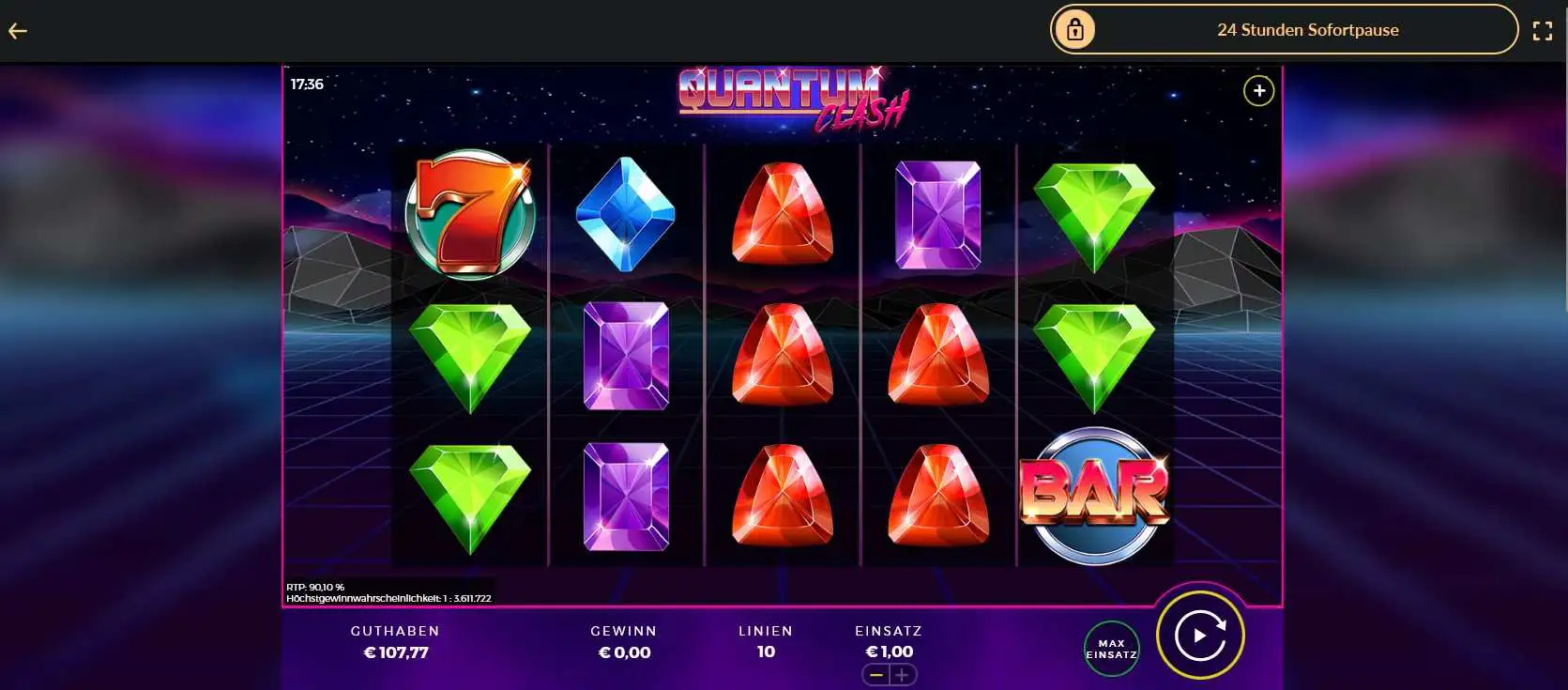Screen dimensions: 1568x690
Task: Go back using the arrow icon
Action: (x=18, y=31)
